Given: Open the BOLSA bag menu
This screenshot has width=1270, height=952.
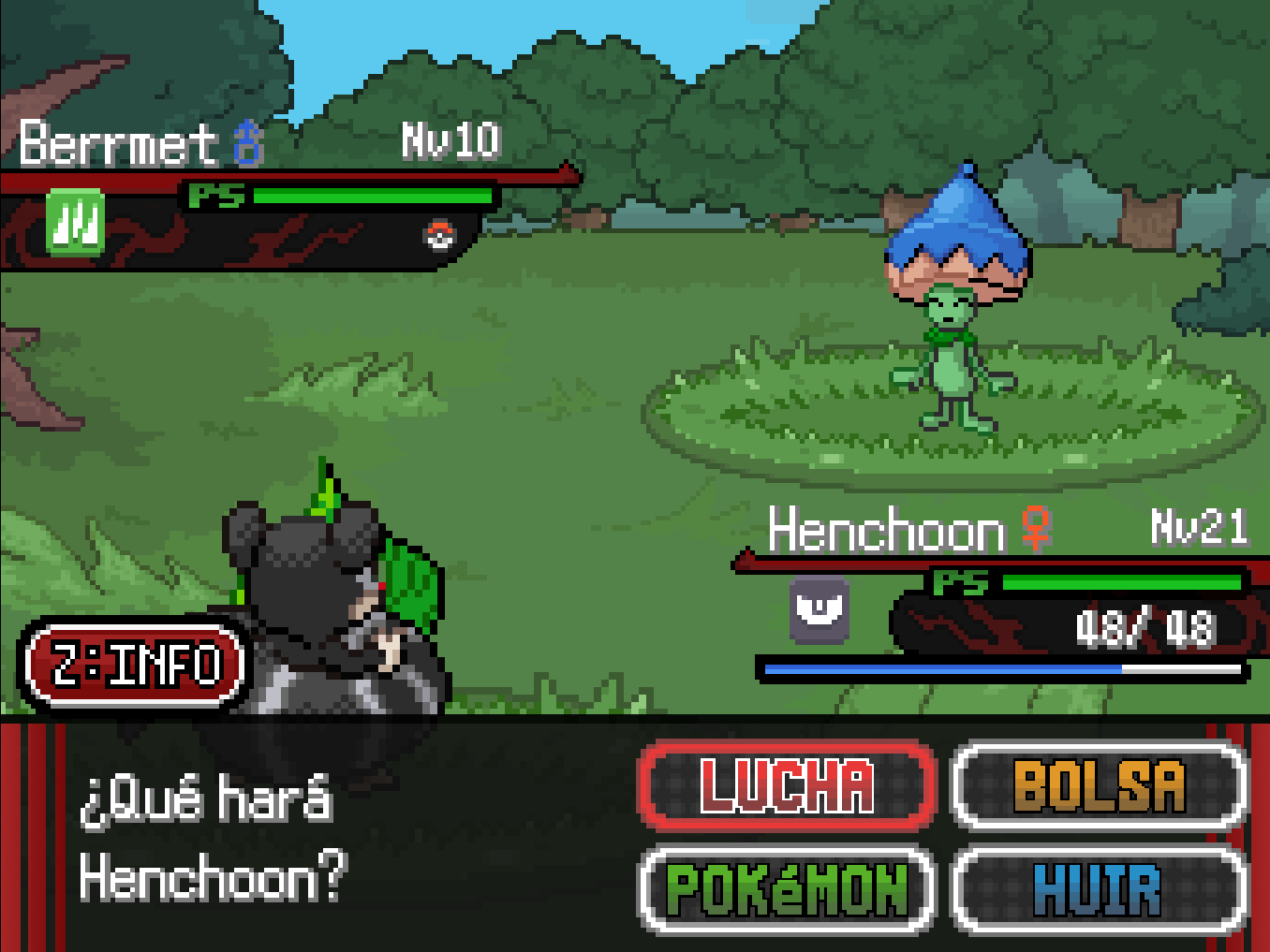Looking at the screenshot, I should pos(1100,786).
